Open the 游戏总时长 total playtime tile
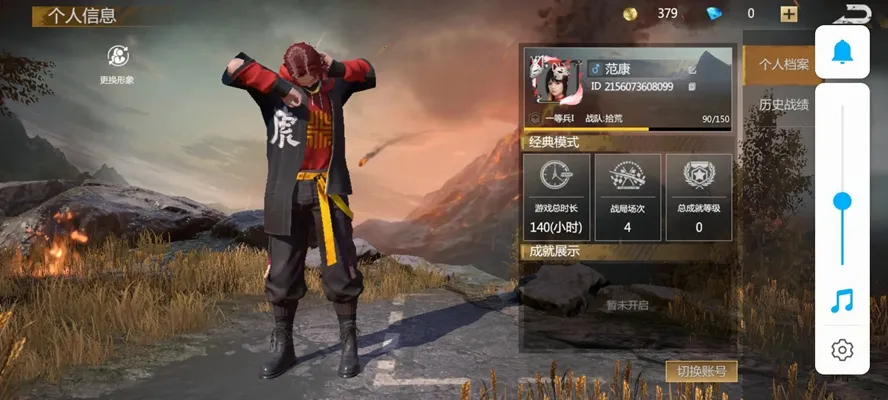The width and height of the screenshot is (888, 400). pos(557,196)
